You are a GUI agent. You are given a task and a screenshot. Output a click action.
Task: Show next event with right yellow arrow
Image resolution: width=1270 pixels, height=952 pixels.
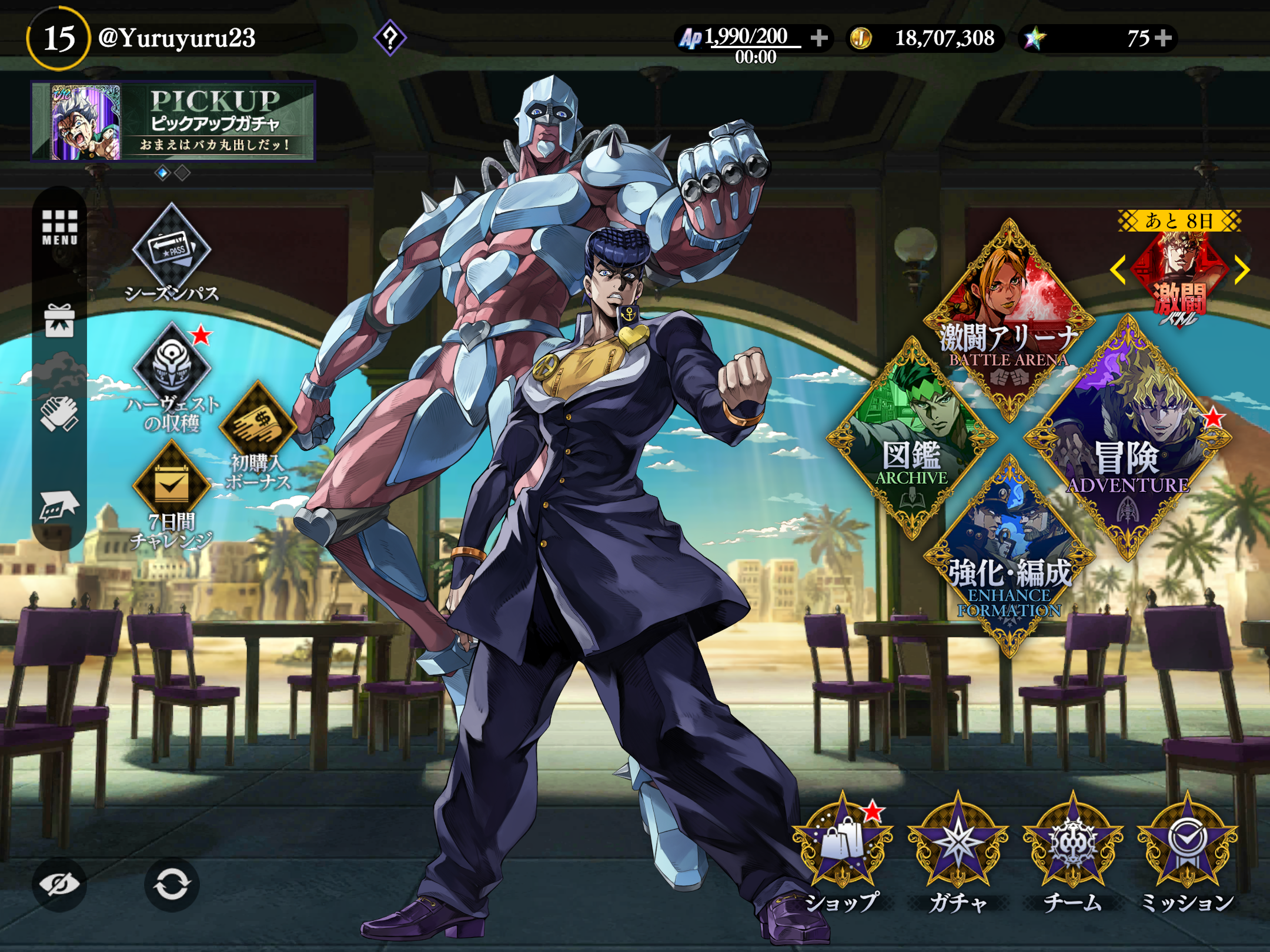1241,270
